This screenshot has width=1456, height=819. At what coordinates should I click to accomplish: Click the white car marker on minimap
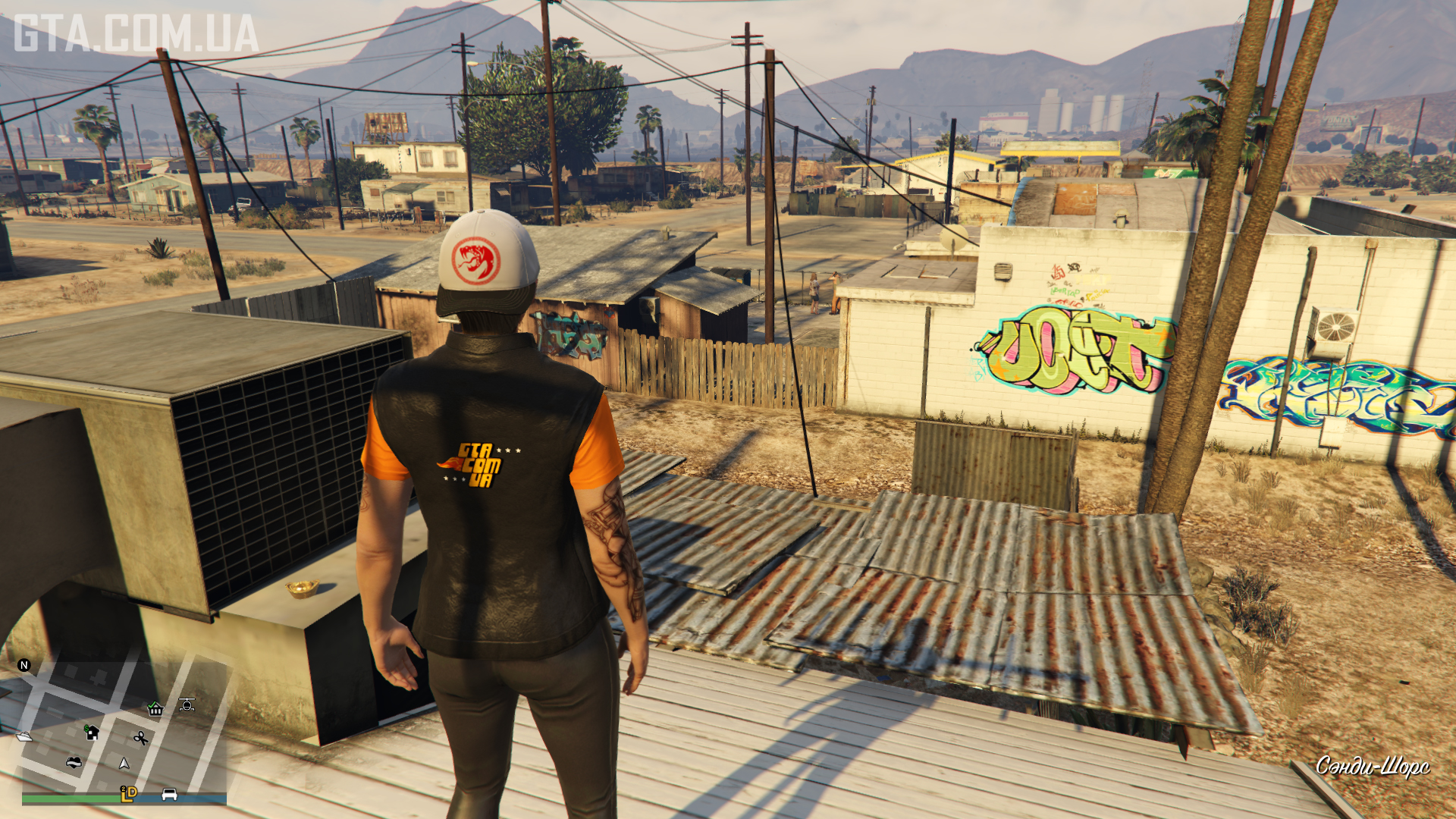click(x=169, y=794)
